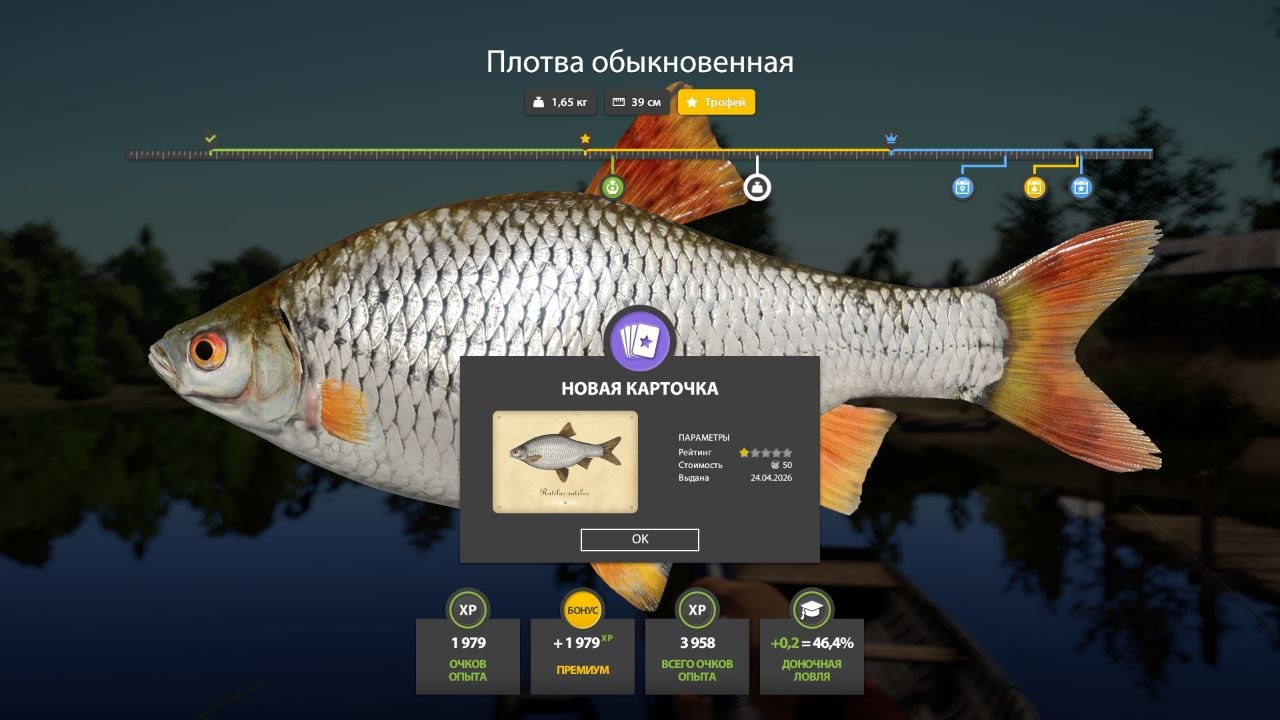Select the green cooking pot marker under the ruler
The image size is (1280, 720).
point(613,186)
